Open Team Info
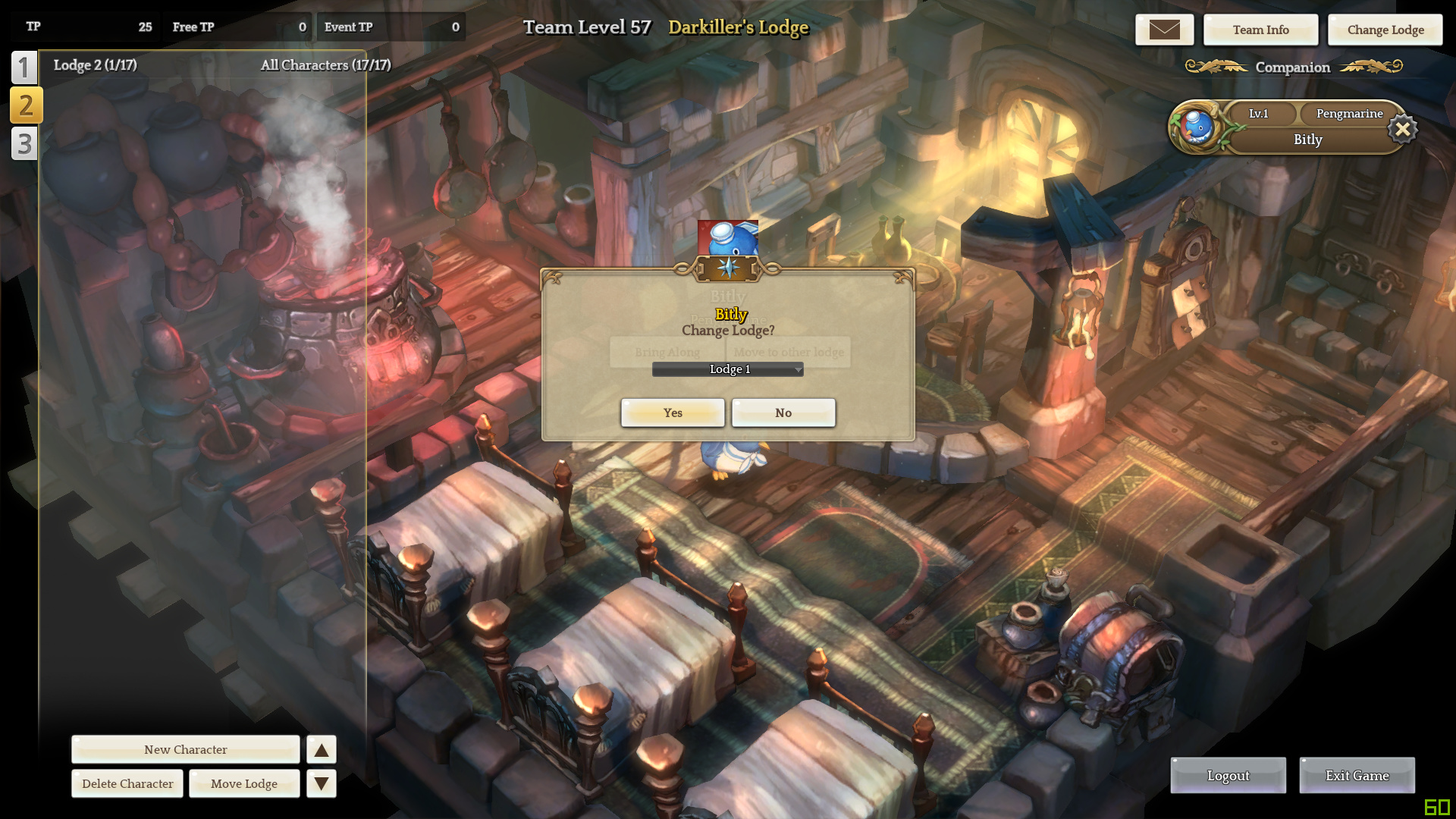Viewport: 1456px width, 819px height. coord(1260,30)
